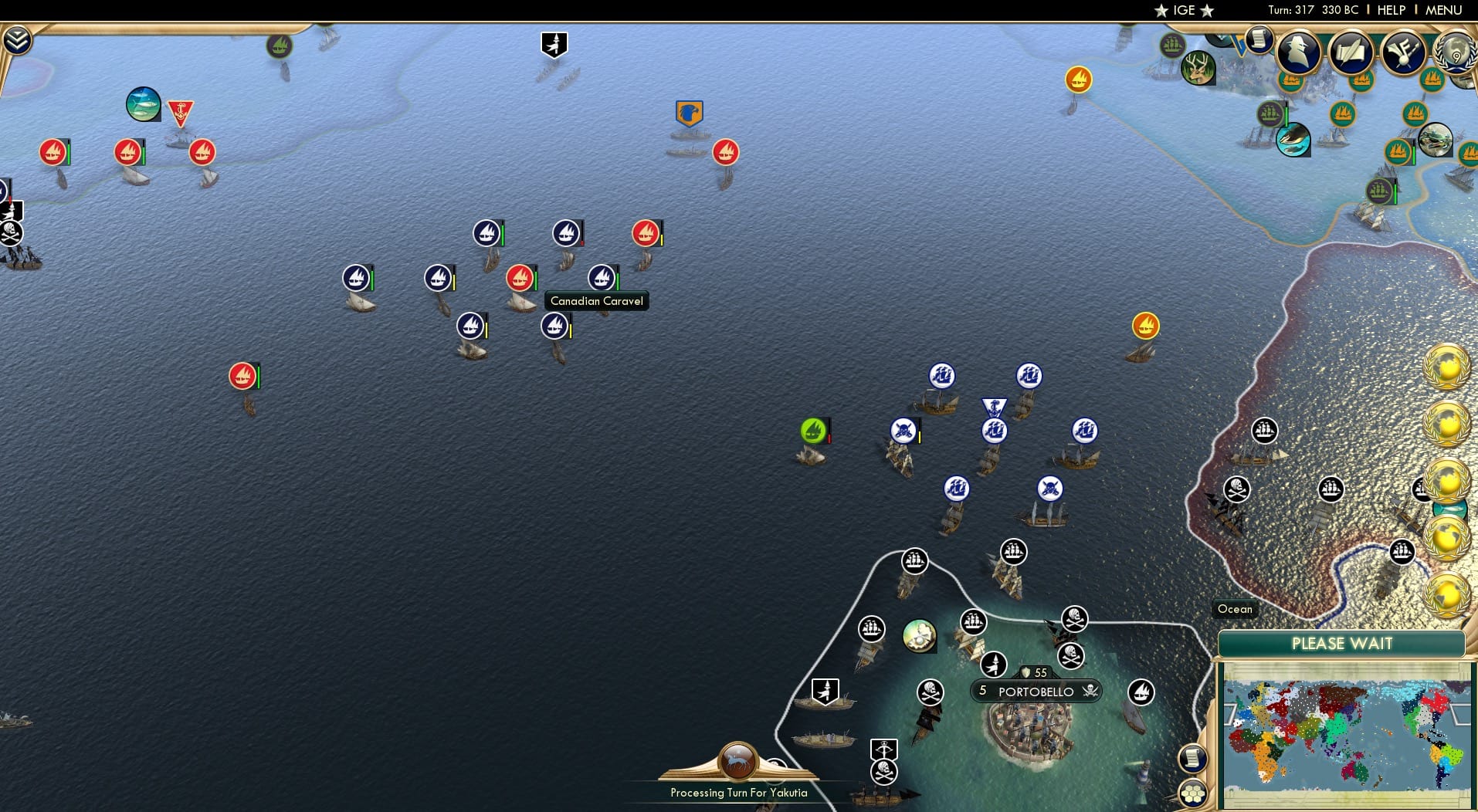The image size is (1478, 812).
Task: Select the orange galleass unit flag near top right
Action: click(x=1077, y=80)
